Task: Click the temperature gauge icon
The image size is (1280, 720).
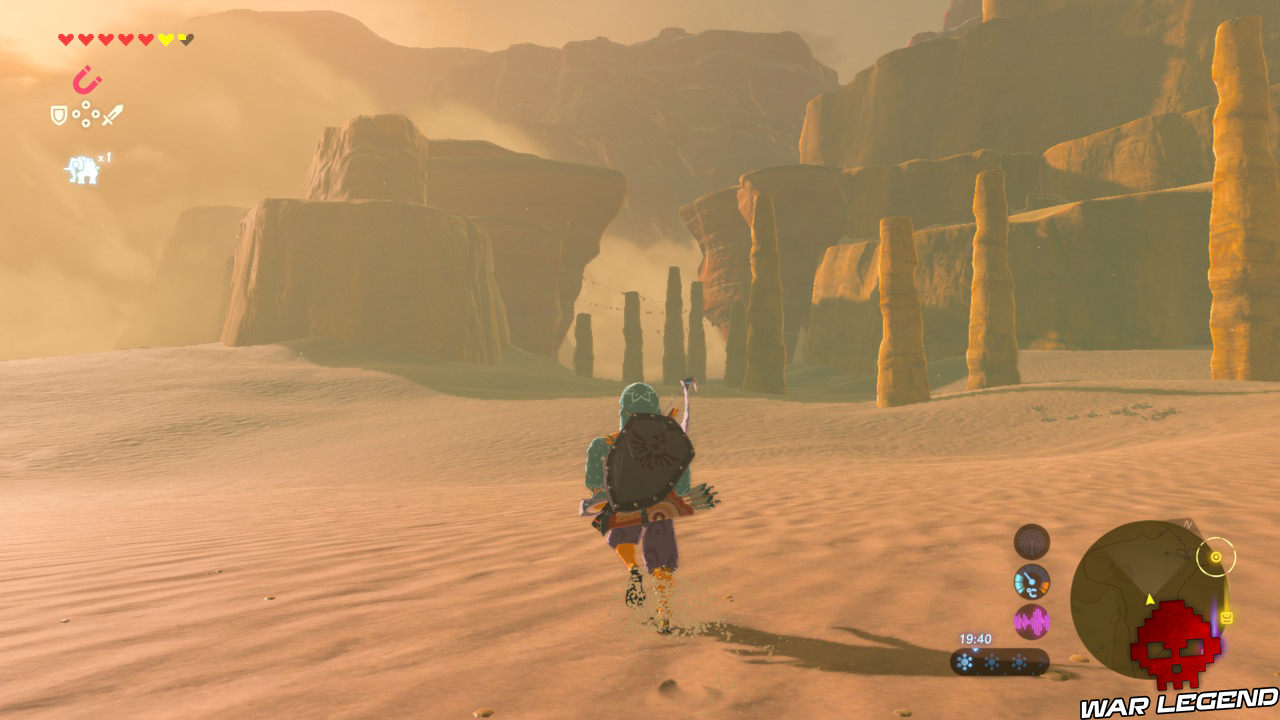Action: click(x=1031, y=581)
